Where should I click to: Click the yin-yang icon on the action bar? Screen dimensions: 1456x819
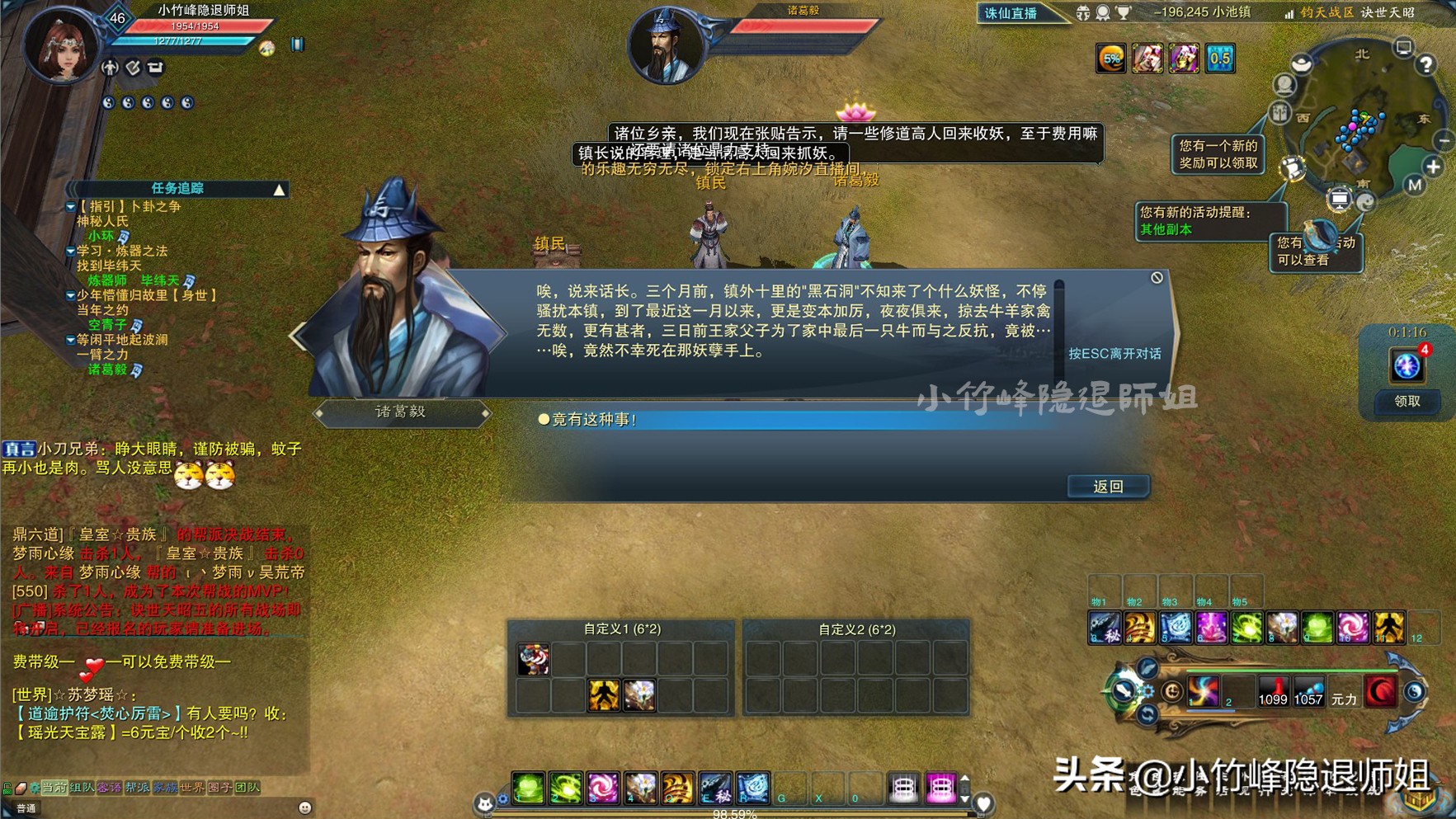coord(1416,693)
